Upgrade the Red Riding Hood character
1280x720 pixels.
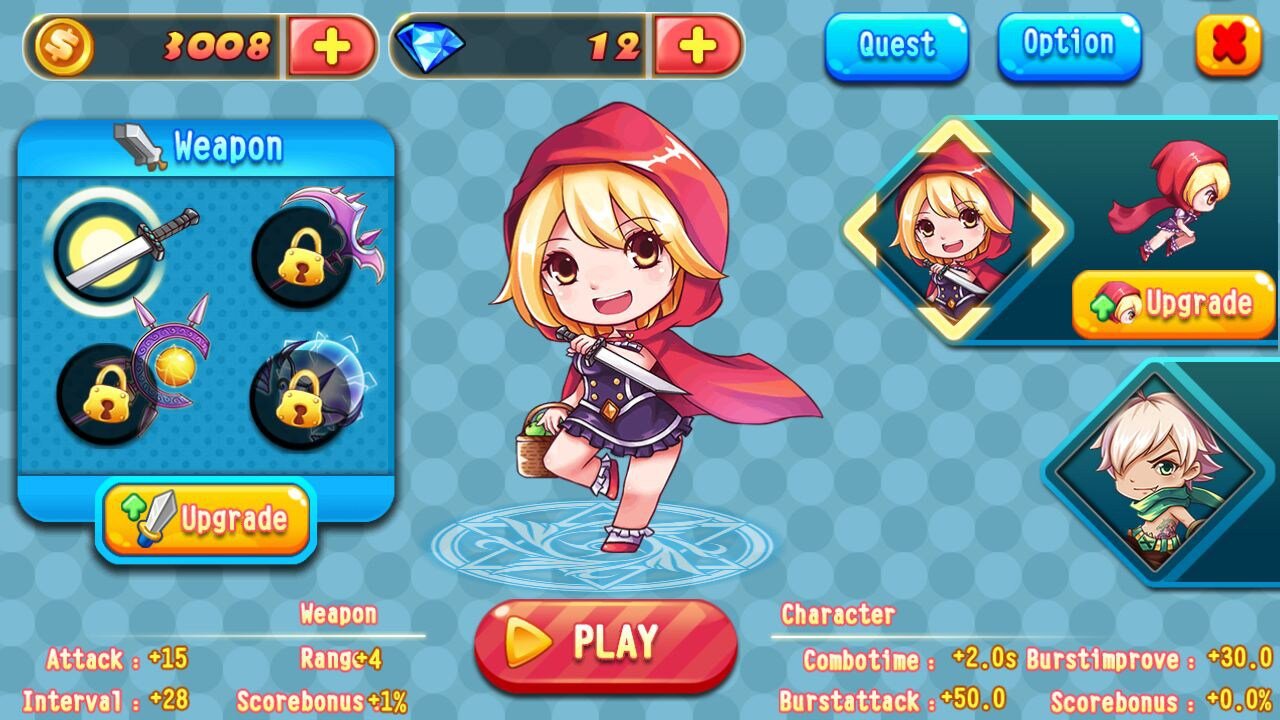click(1173, 304)
